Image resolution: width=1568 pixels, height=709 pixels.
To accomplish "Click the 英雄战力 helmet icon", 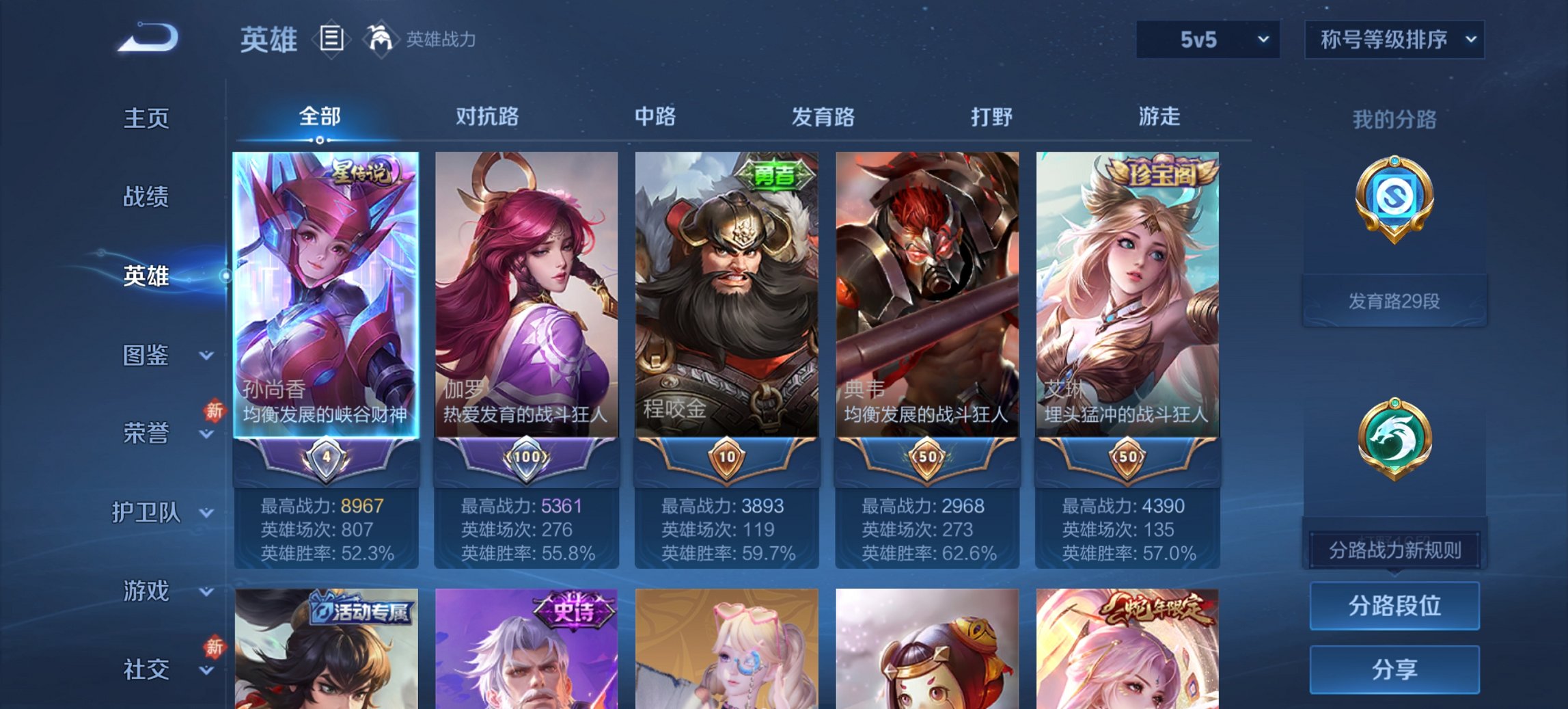I will [381, 38].
